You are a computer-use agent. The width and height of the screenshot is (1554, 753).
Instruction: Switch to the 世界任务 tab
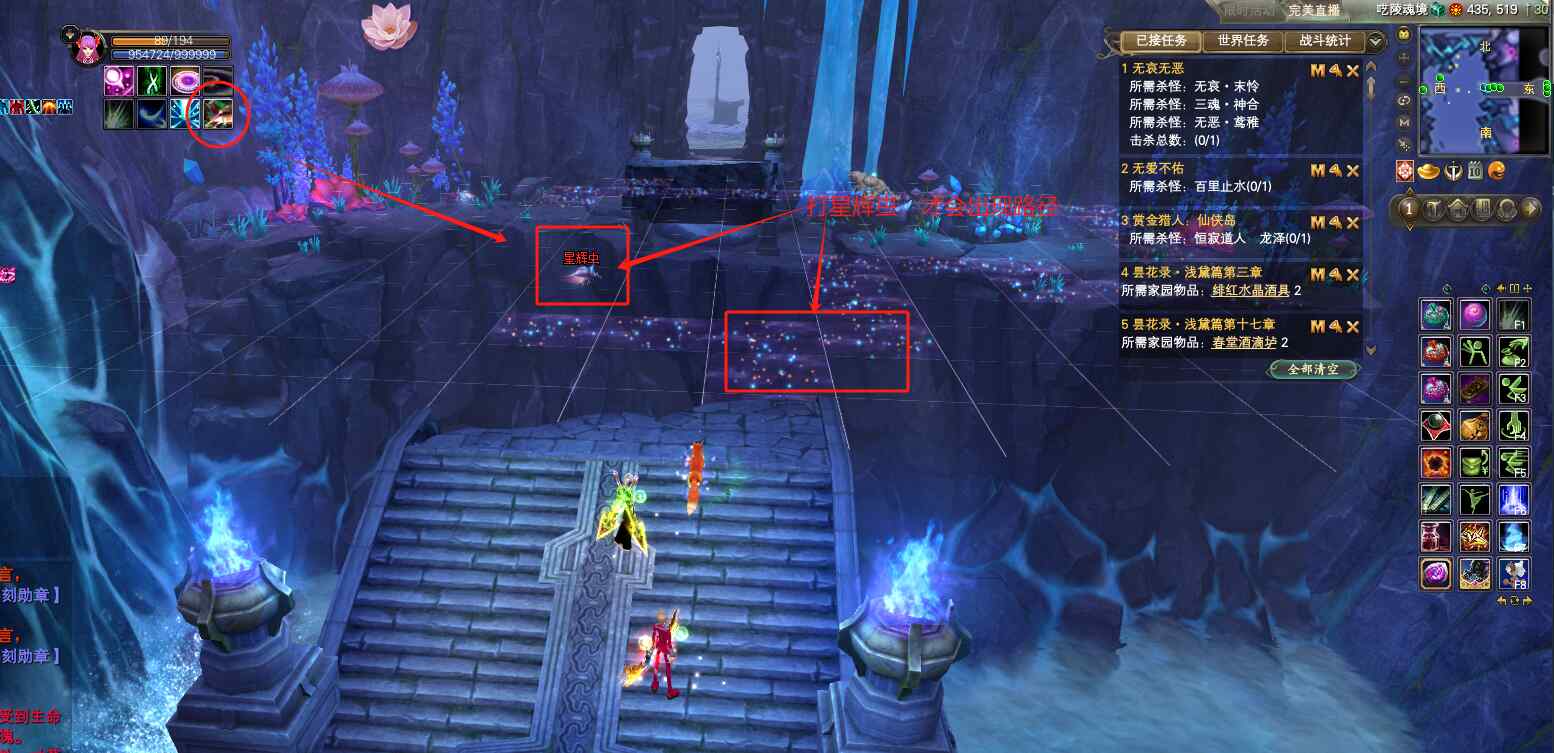pos(1243,41)
